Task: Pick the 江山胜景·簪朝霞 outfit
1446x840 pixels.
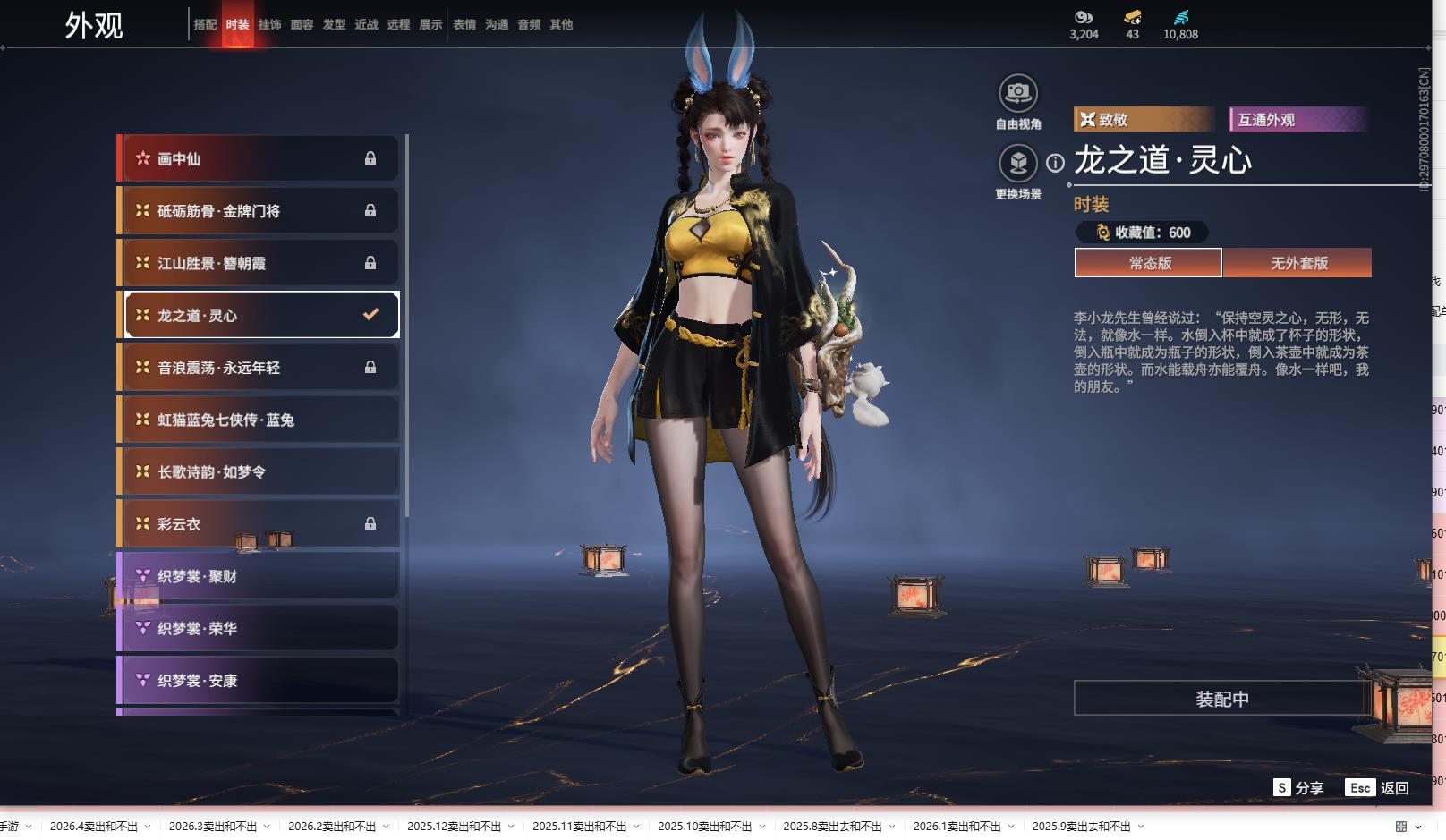Action: (x=259, y=263)
